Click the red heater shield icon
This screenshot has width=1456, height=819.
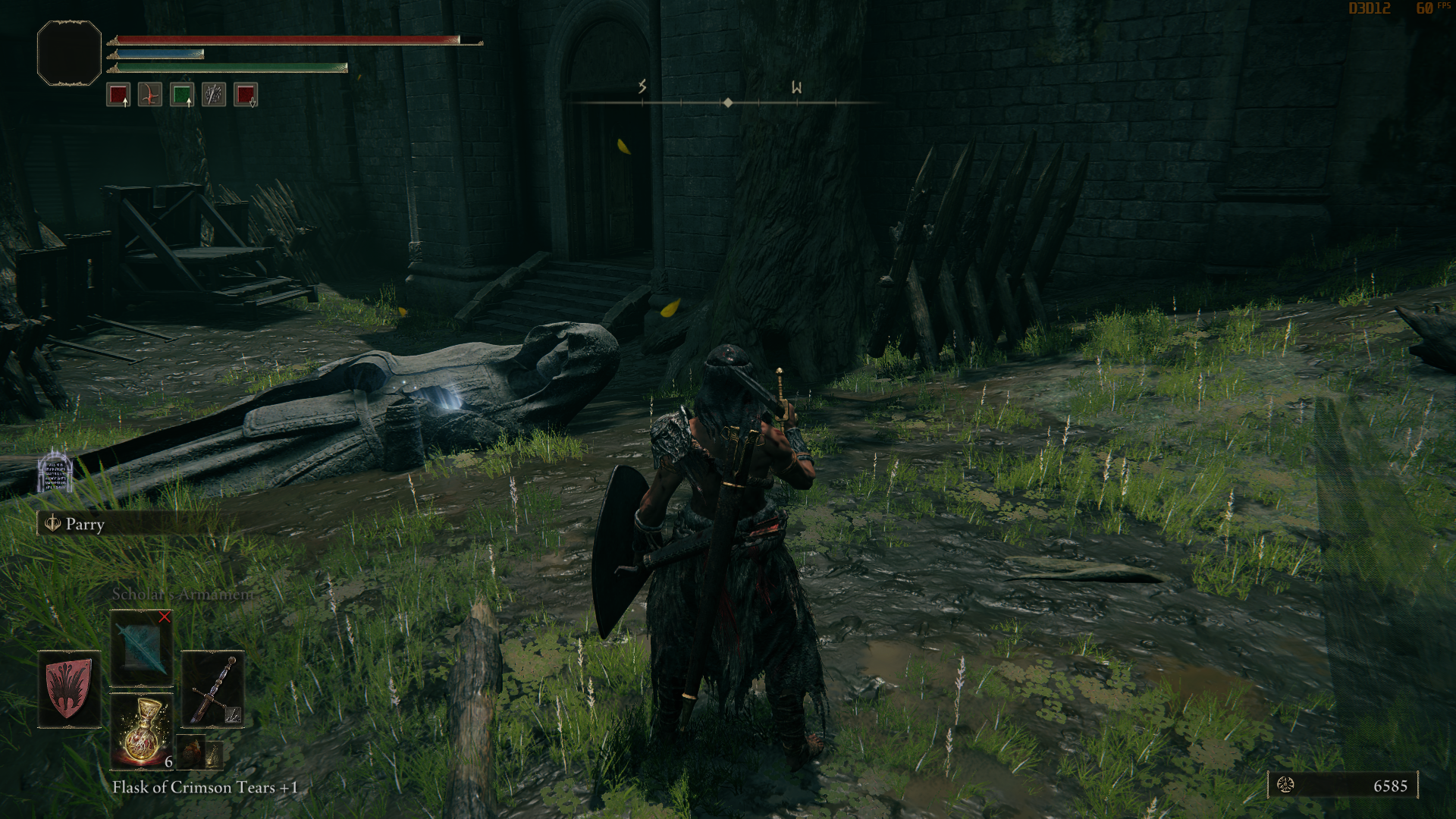coord(67,689)
